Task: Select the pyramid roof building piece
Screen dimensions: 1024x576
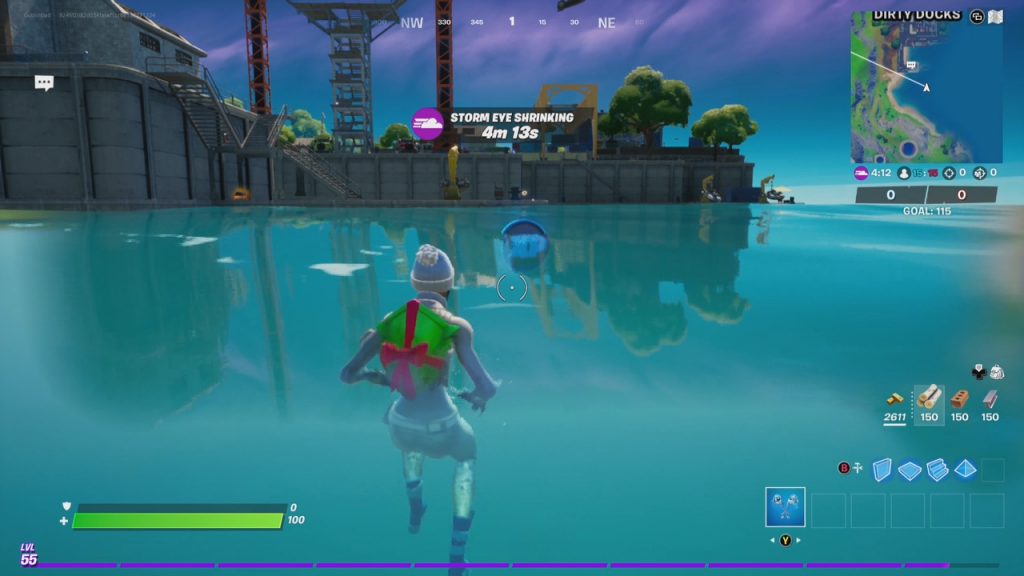Action: click(x=964, y=469)
